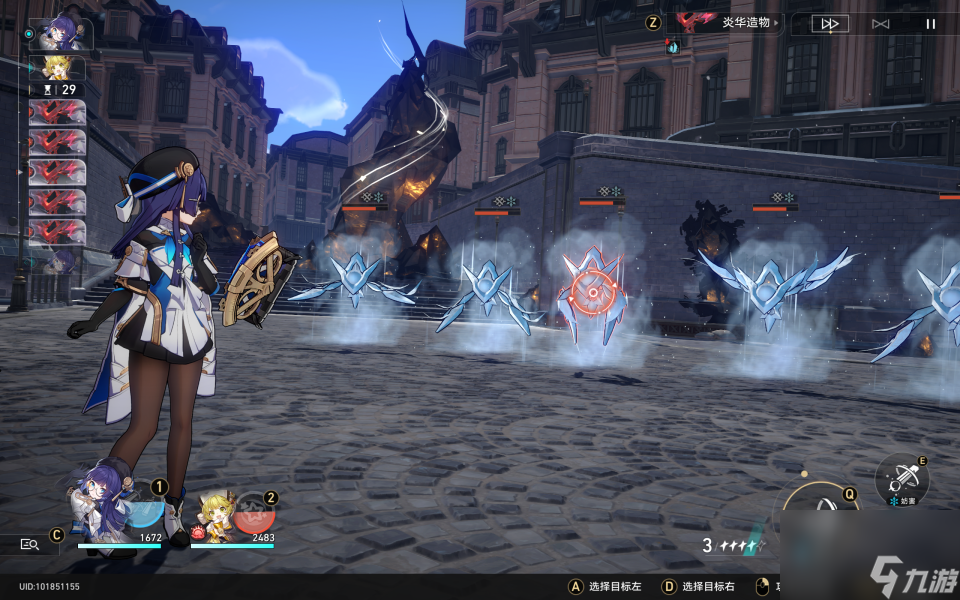Image resolution: width=960 pixels, height=600 pixels.
Task: Select the skill icon labeled 妨害
Action: click(902, 479)
